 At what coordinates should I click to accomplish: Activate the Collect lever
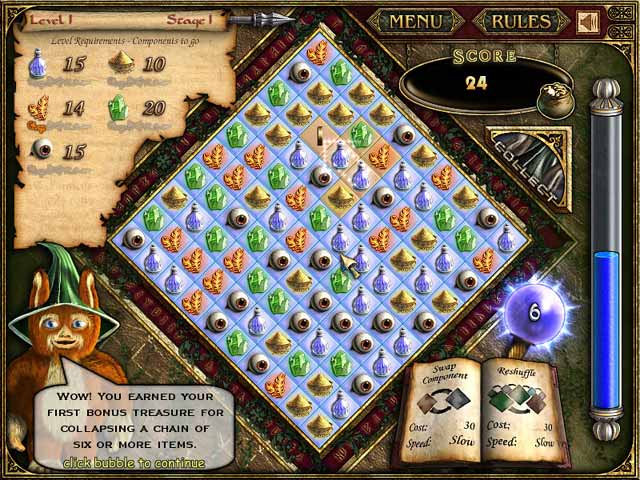pos(530,162)
